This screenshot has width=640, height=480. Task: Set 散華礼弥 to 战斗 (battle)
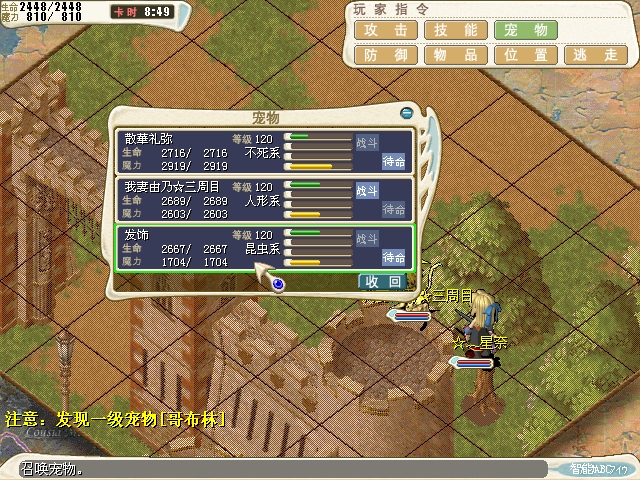[x=368, y=142]
